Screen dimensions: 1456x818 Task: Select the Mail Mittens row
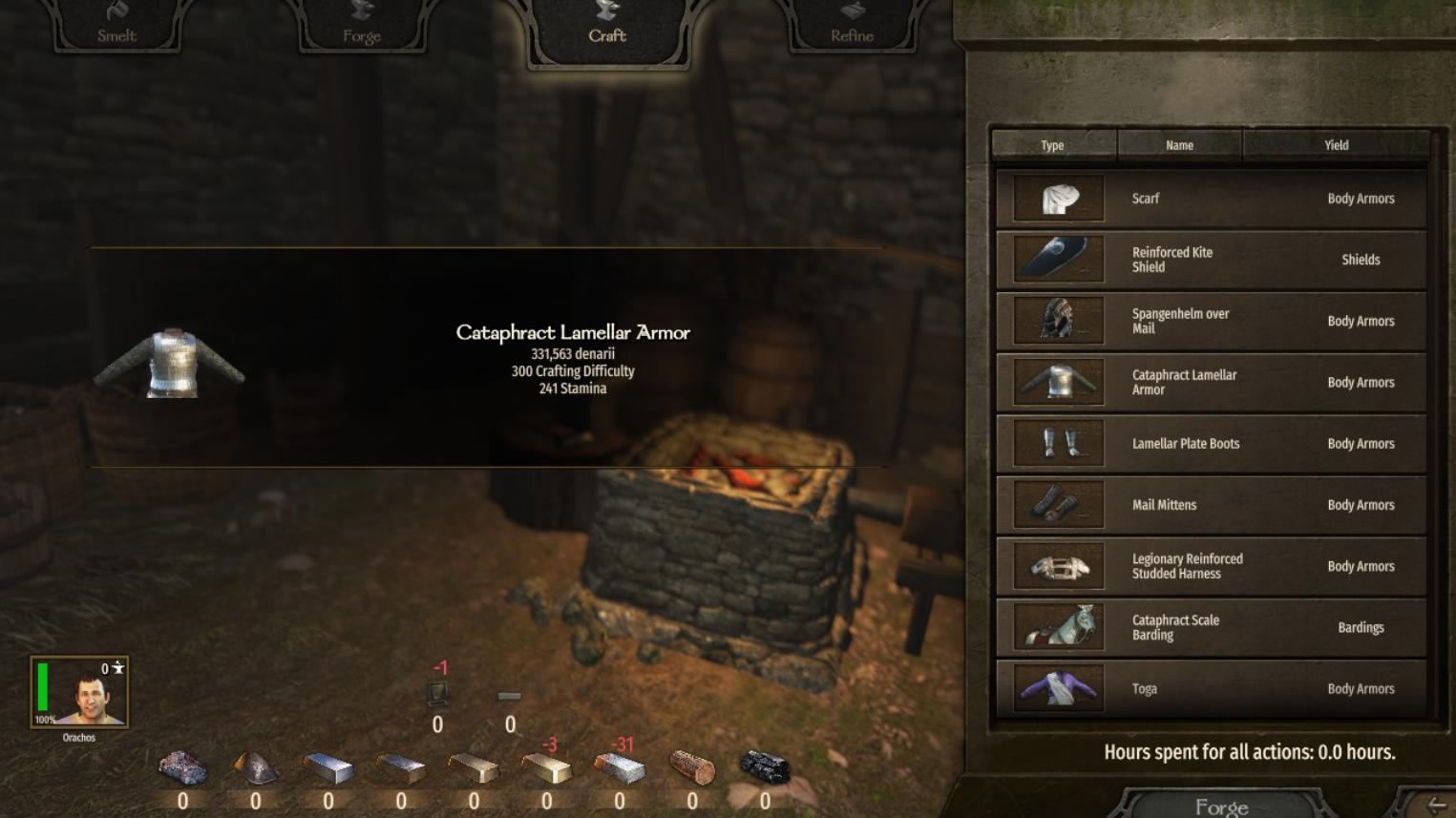click(1211, 505)
